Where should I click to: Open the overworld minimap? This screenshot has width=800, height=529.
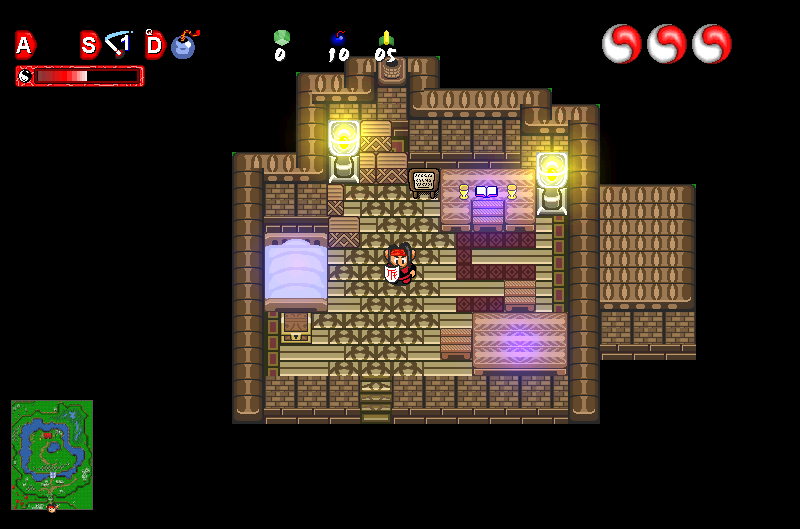pos(52,455)
